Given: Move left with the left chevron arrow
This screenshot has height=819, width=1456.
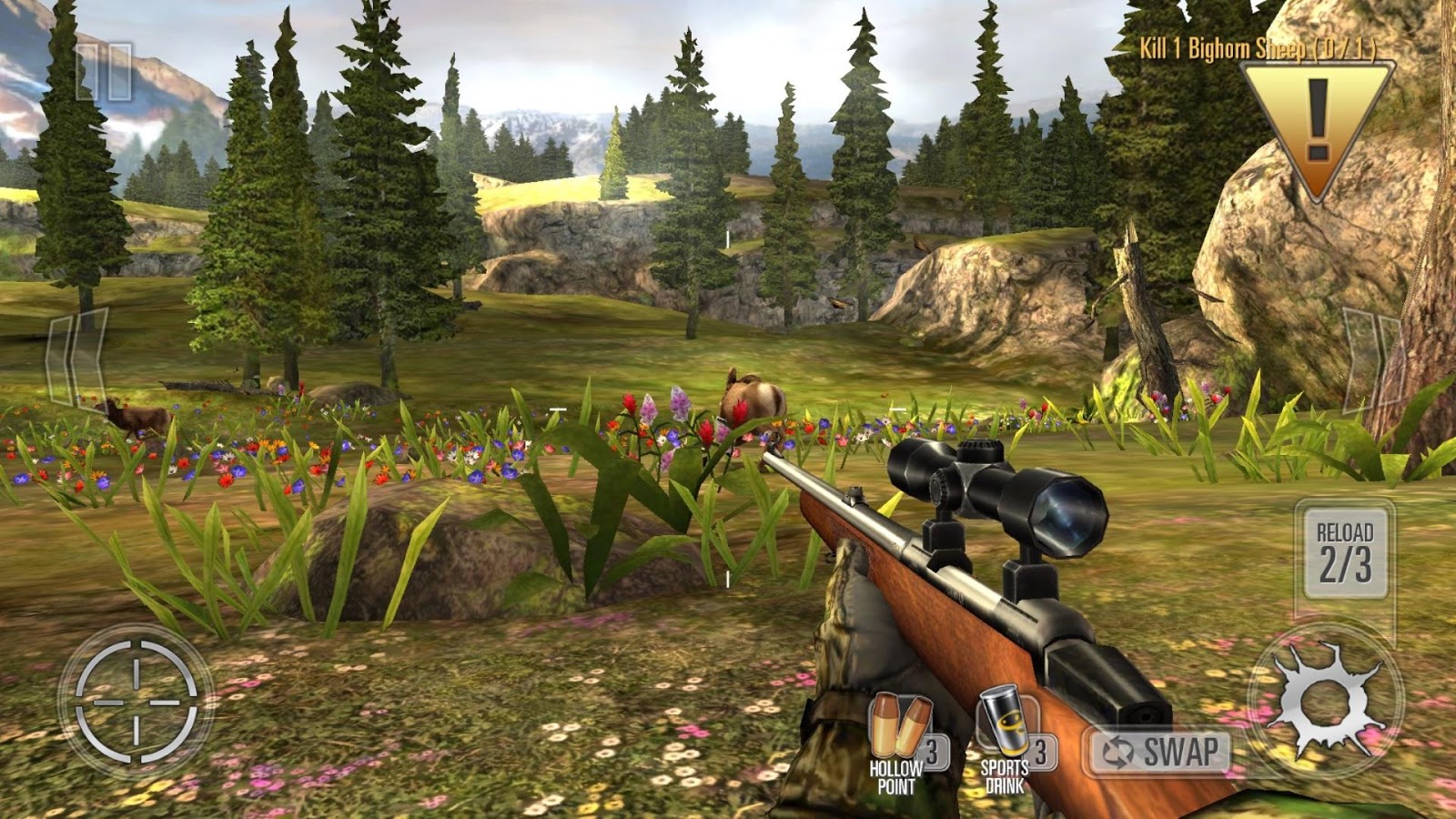Looking at the screenshot, I should pos(77,358).
